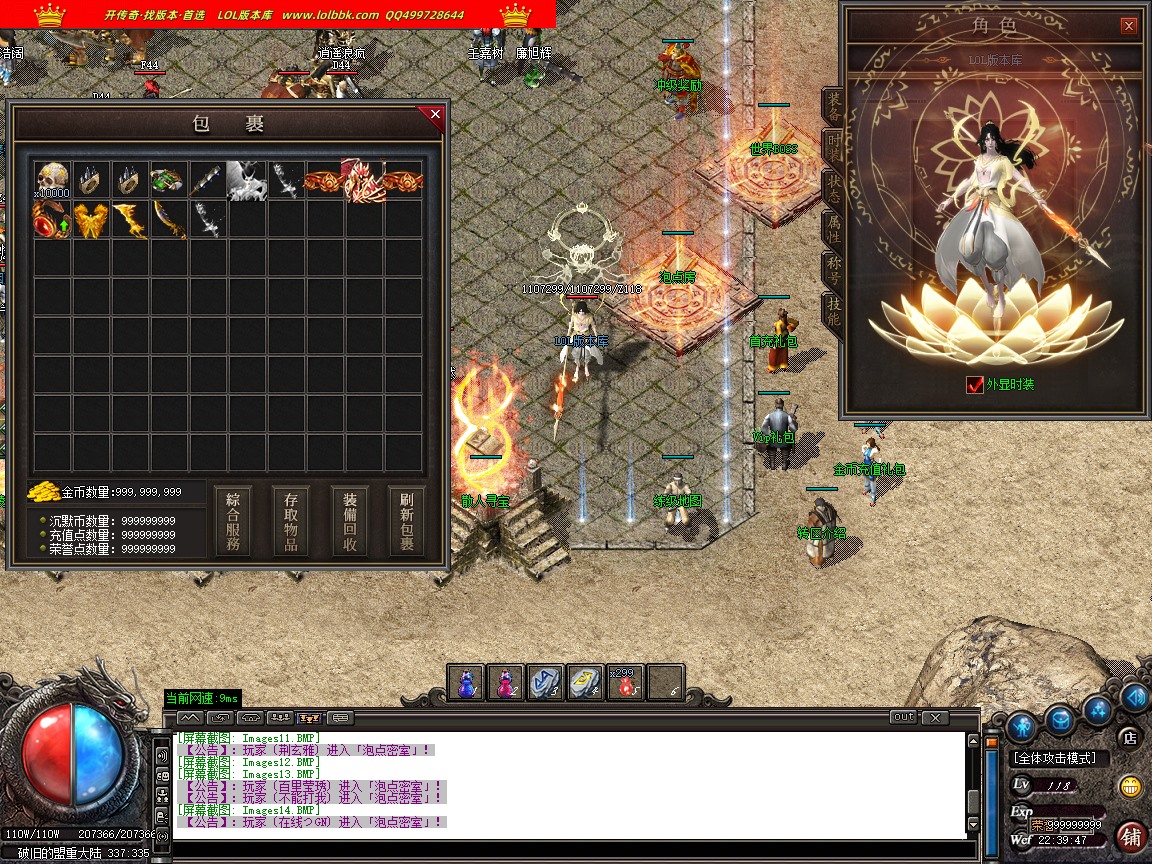
Task: Click the 存取物品 storage button
Action: click(291, 521)
